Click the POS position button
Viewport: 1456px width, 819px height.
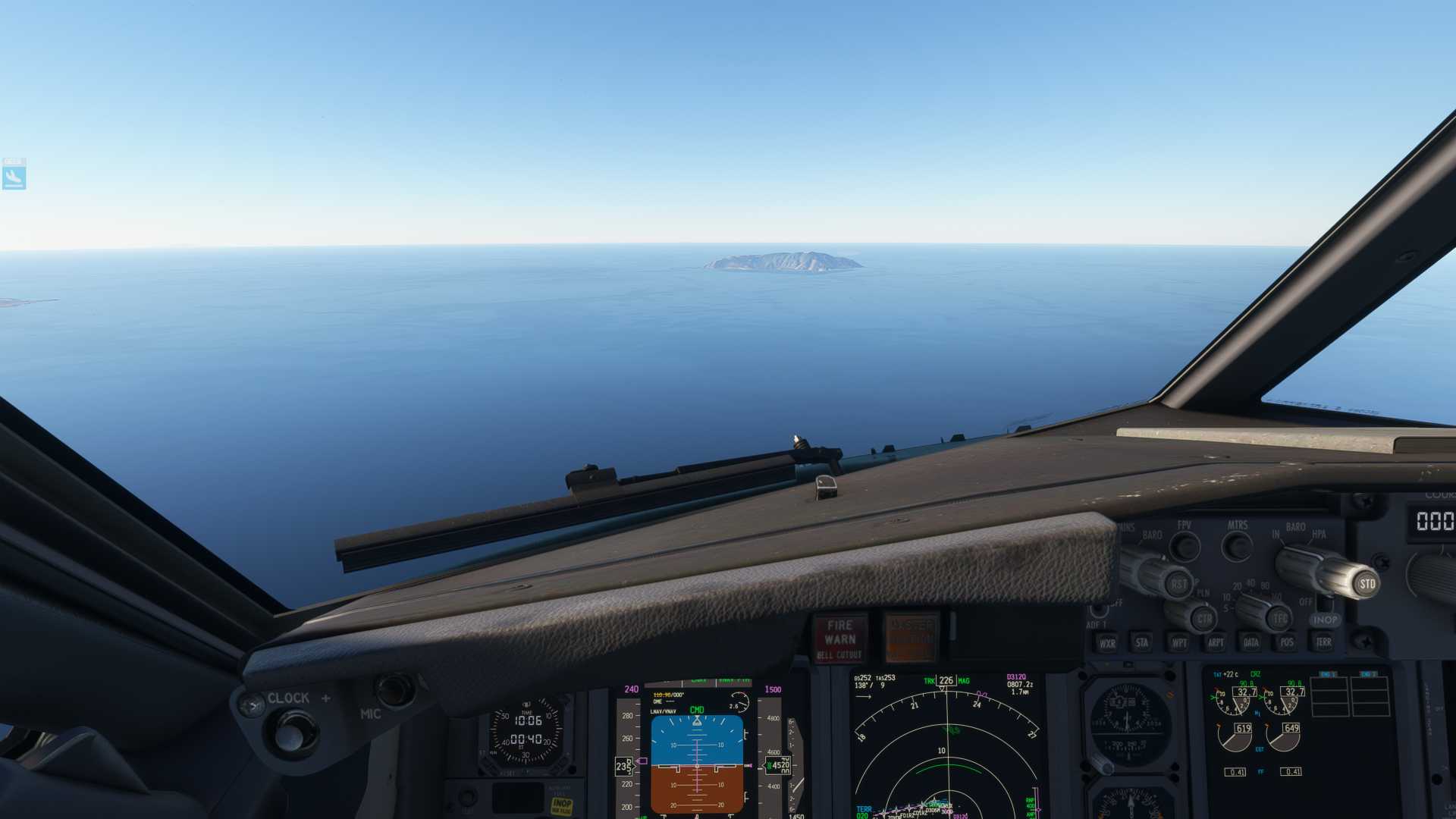point(1287,642)
